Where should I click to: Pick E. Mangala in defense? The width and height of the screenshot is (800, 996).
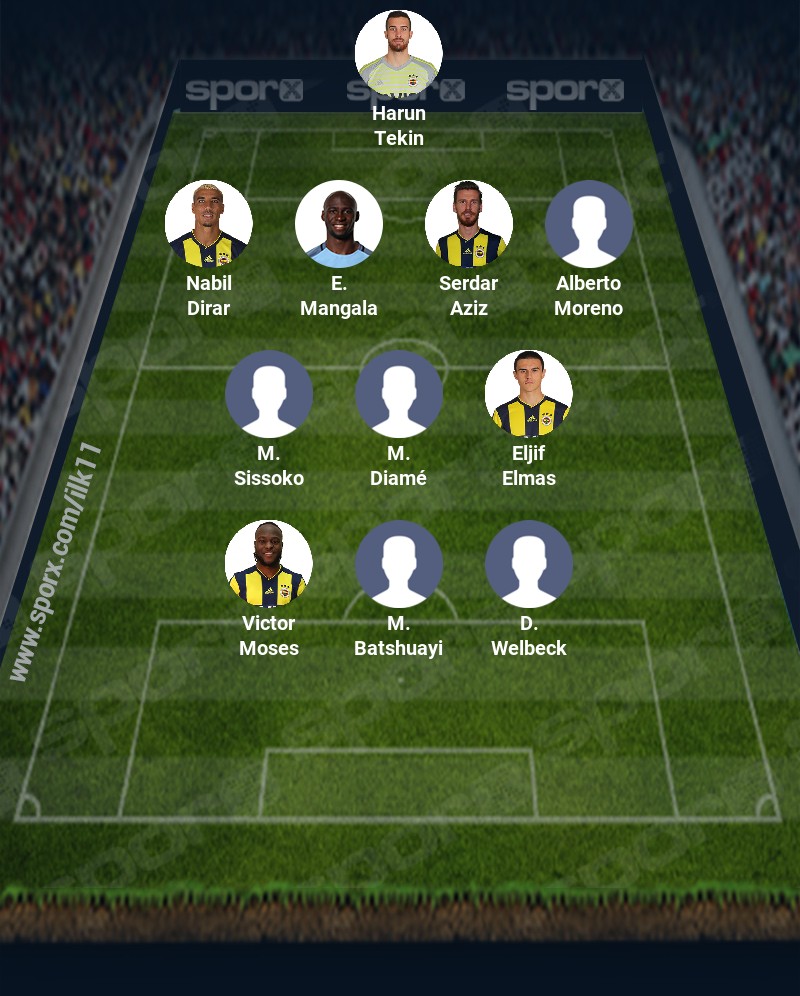click(x=339, y=224)
